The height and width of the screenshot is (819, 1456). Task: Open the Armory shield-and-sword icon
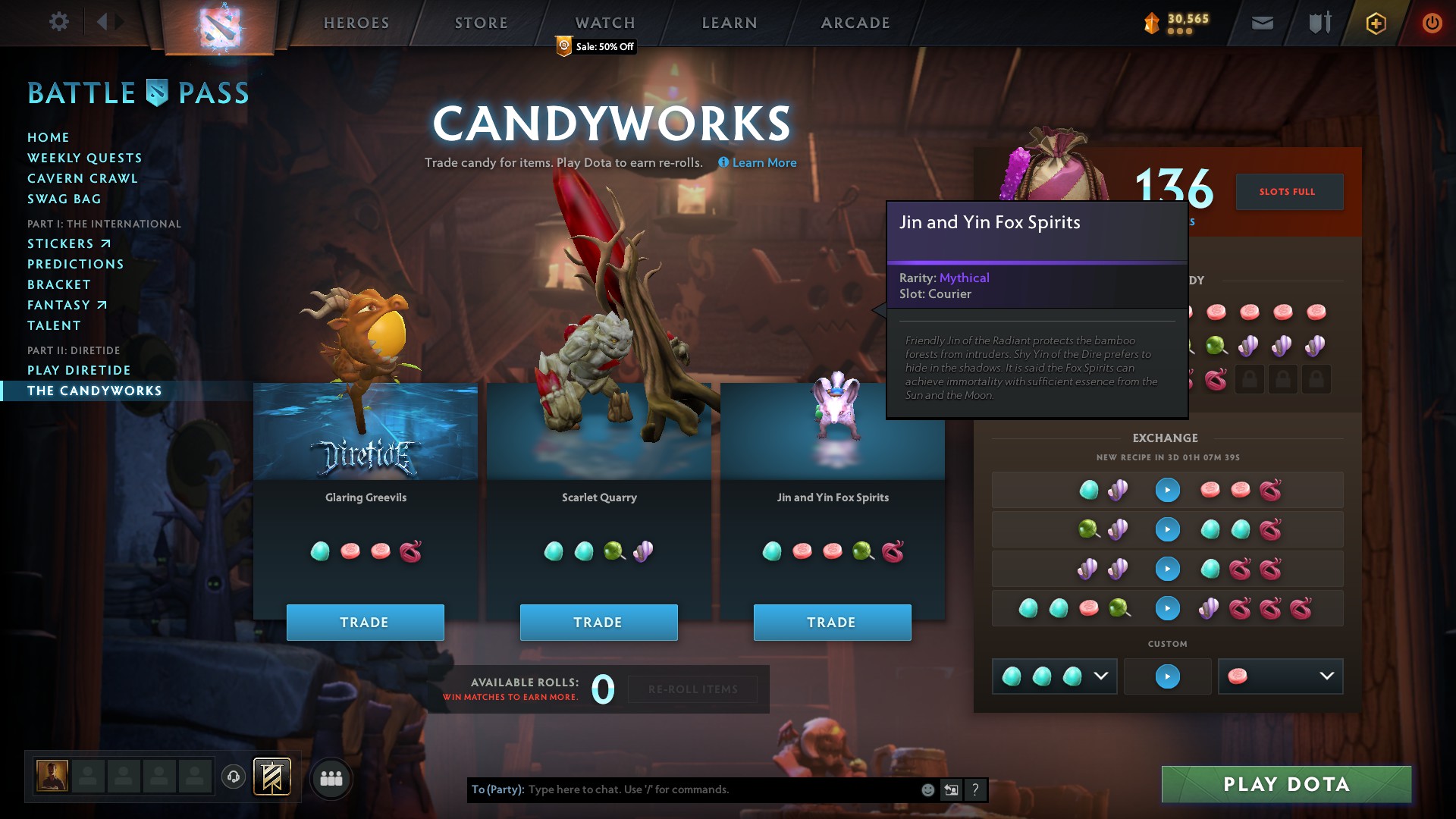[1318, 22]
